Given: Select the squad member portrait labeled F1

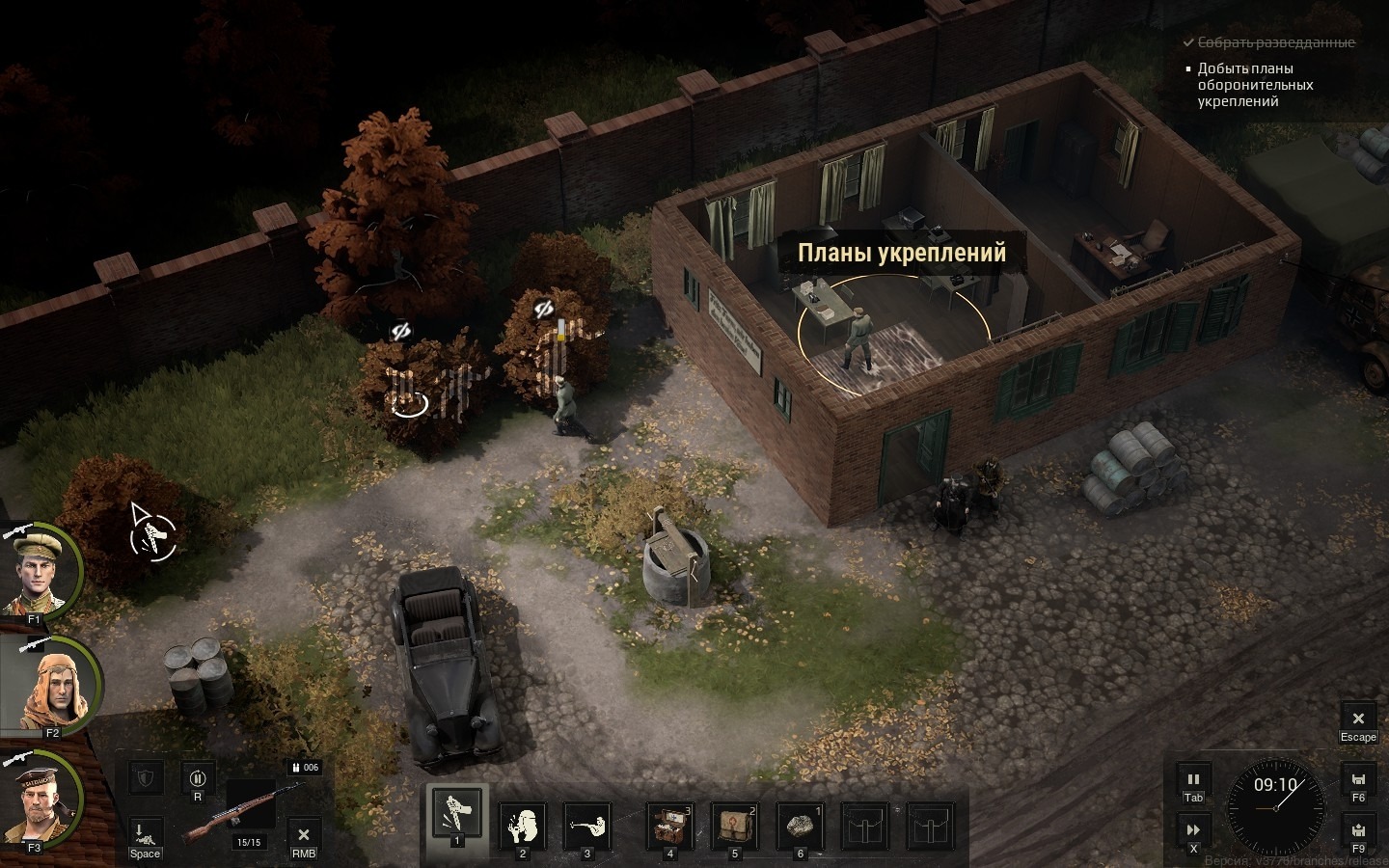Looking at the screenshot, I should [x=41, y=573].
